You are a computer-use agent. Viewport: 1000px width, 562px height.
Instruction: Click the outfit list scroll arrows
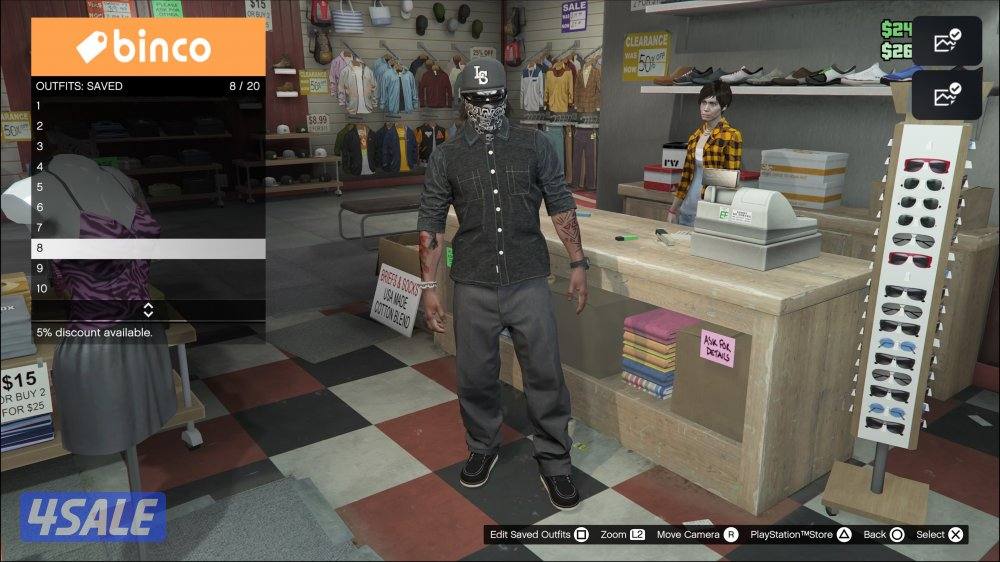coord(148,310)
